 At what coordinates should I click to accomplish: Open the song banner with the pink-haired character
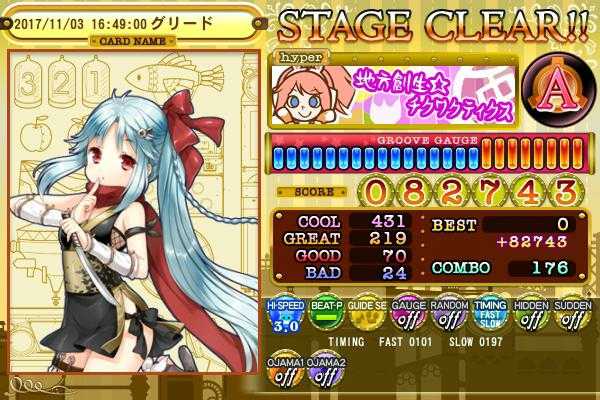[x=394, y=90]
